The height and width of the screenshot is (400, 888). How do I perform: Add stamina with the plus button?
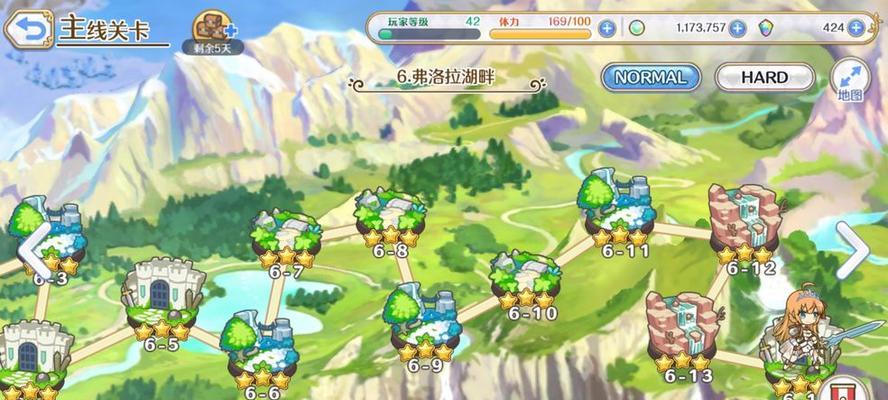(606, 28)
